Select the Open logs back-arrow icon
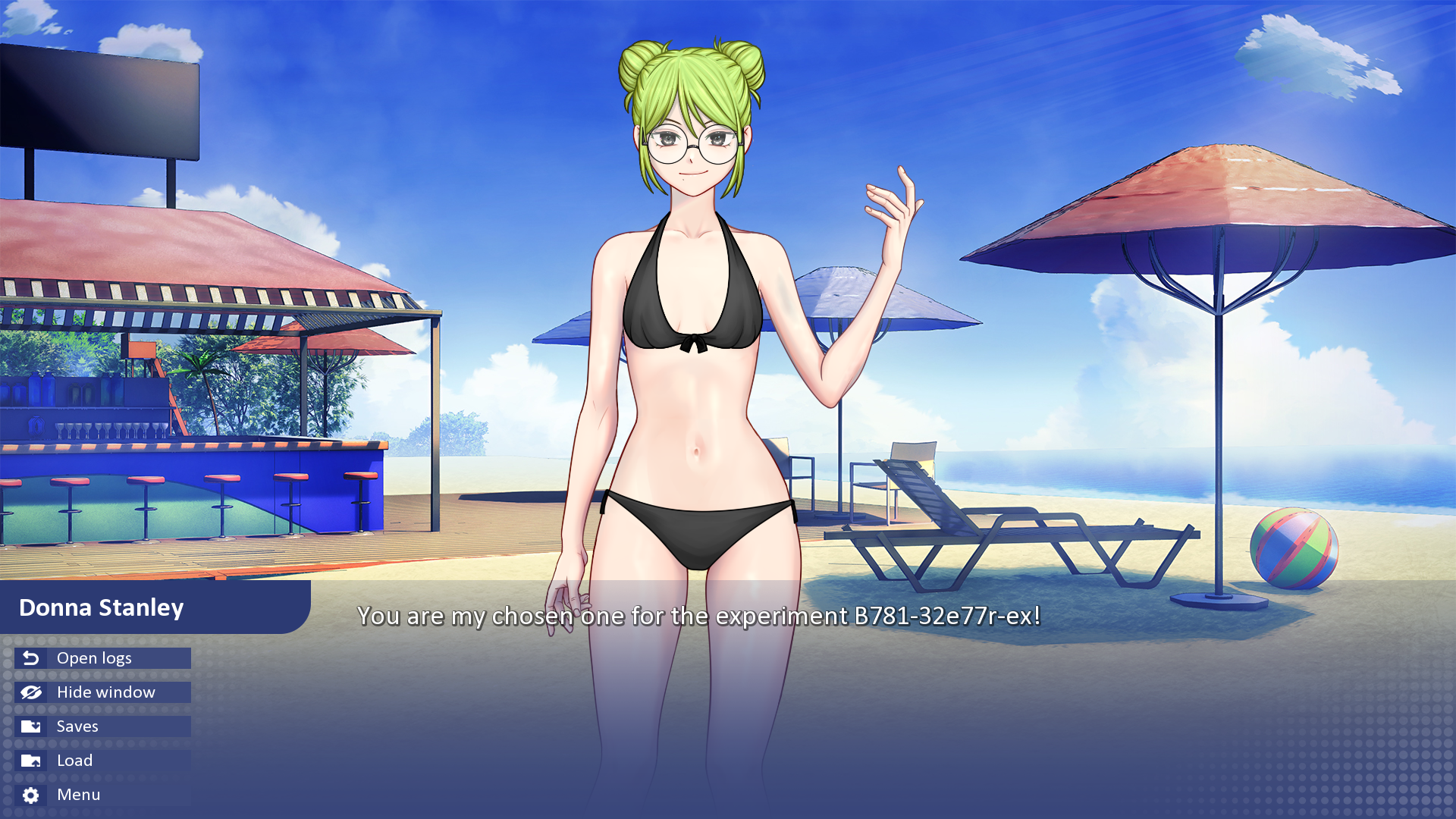 coord(30,658)
